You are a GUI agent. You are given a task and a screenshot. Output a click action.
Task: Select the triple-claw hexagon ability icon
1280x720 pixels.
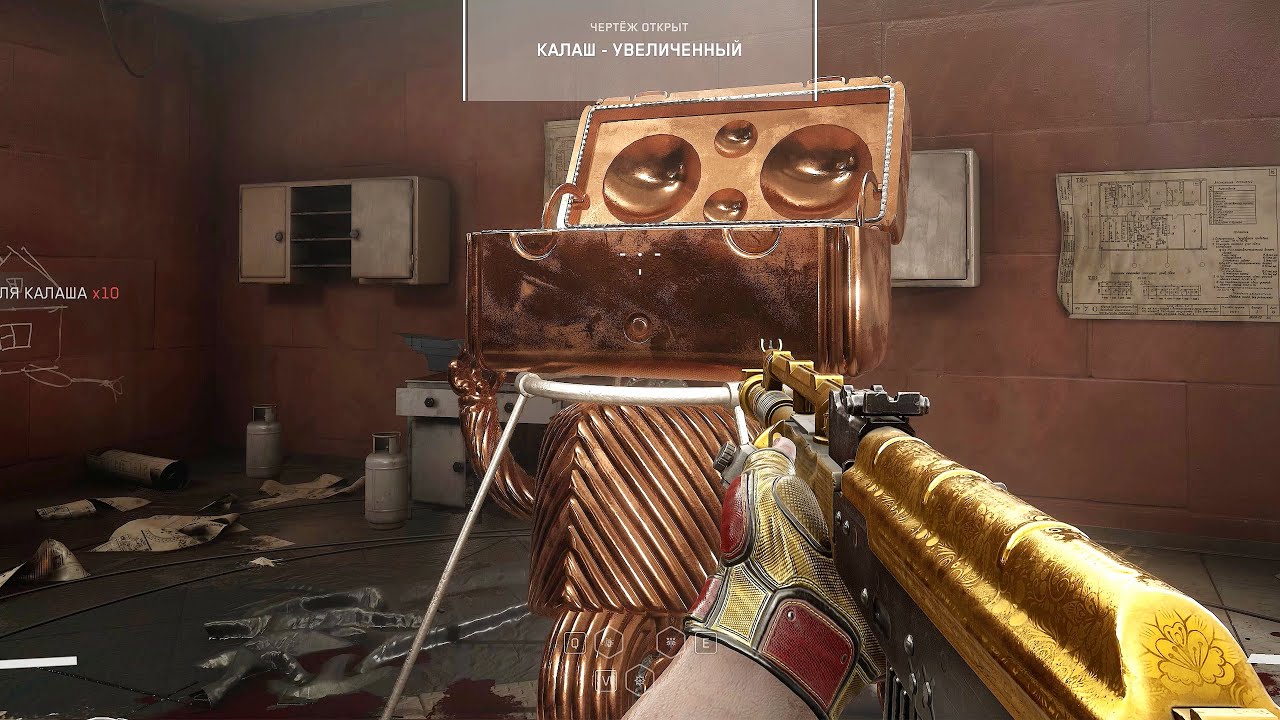(670, 643)
